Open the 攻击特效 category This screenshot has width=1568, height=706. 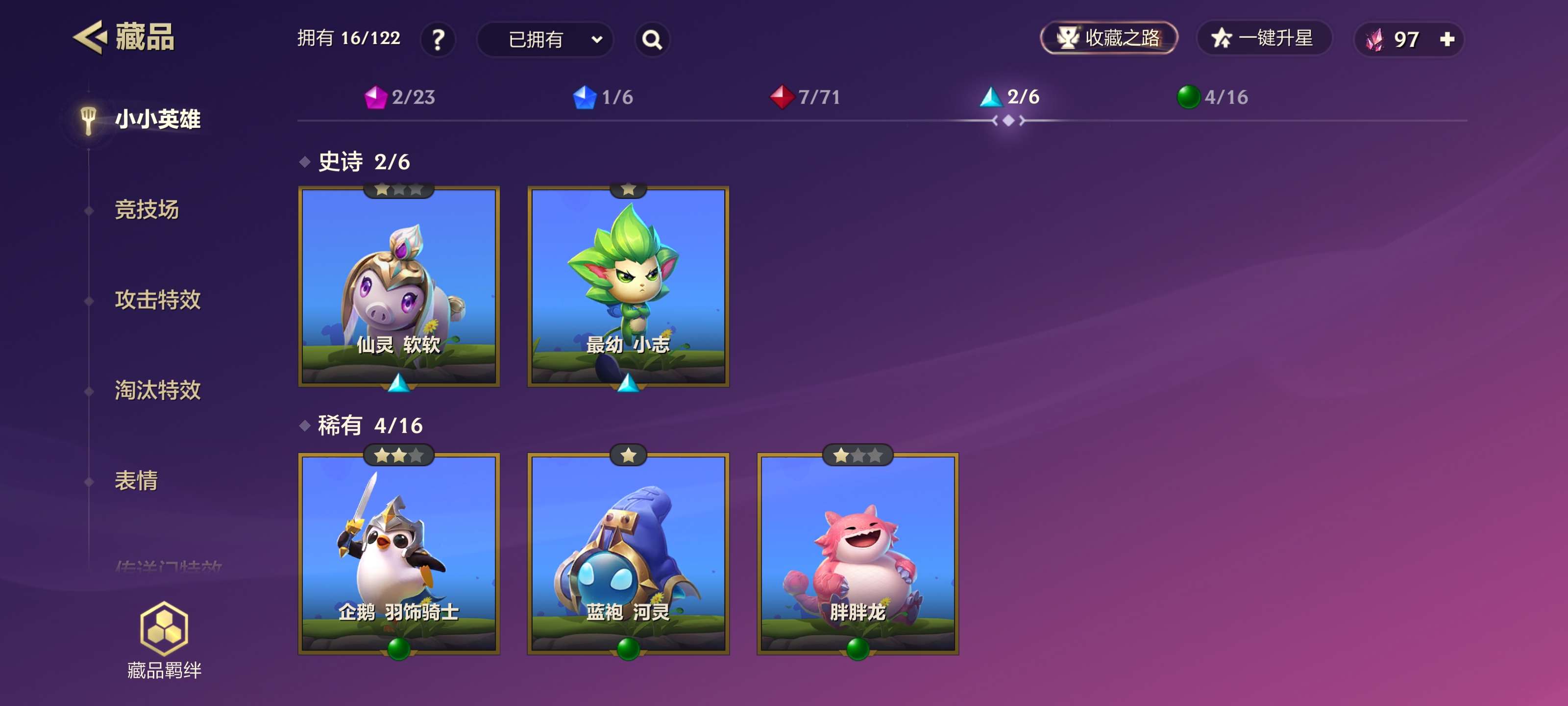click(158, 300)
